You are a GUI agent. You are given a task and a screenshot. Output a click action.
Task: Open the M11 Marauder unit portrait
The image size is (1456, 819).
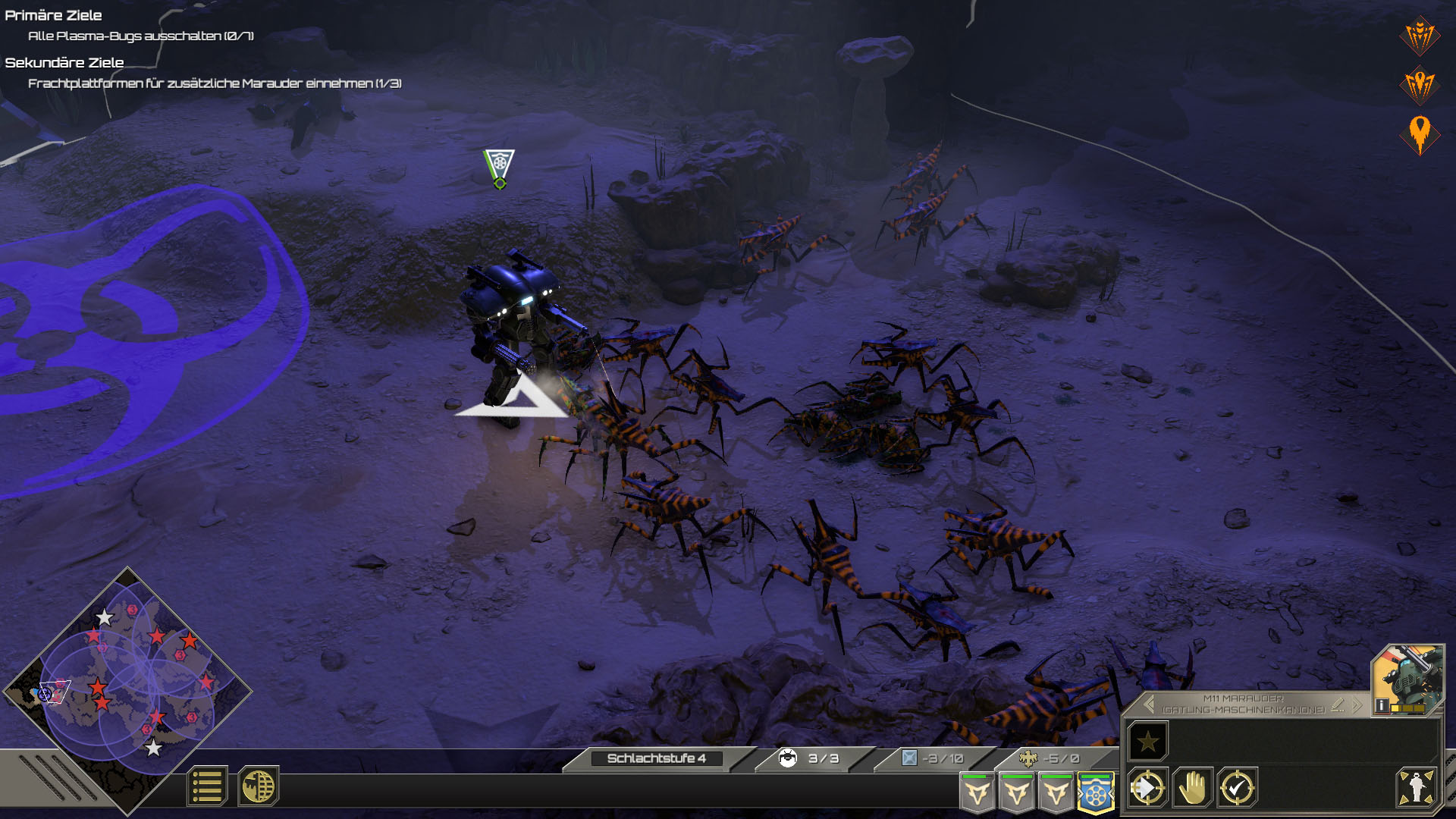pyautogui.click(x=1410, y=675)
